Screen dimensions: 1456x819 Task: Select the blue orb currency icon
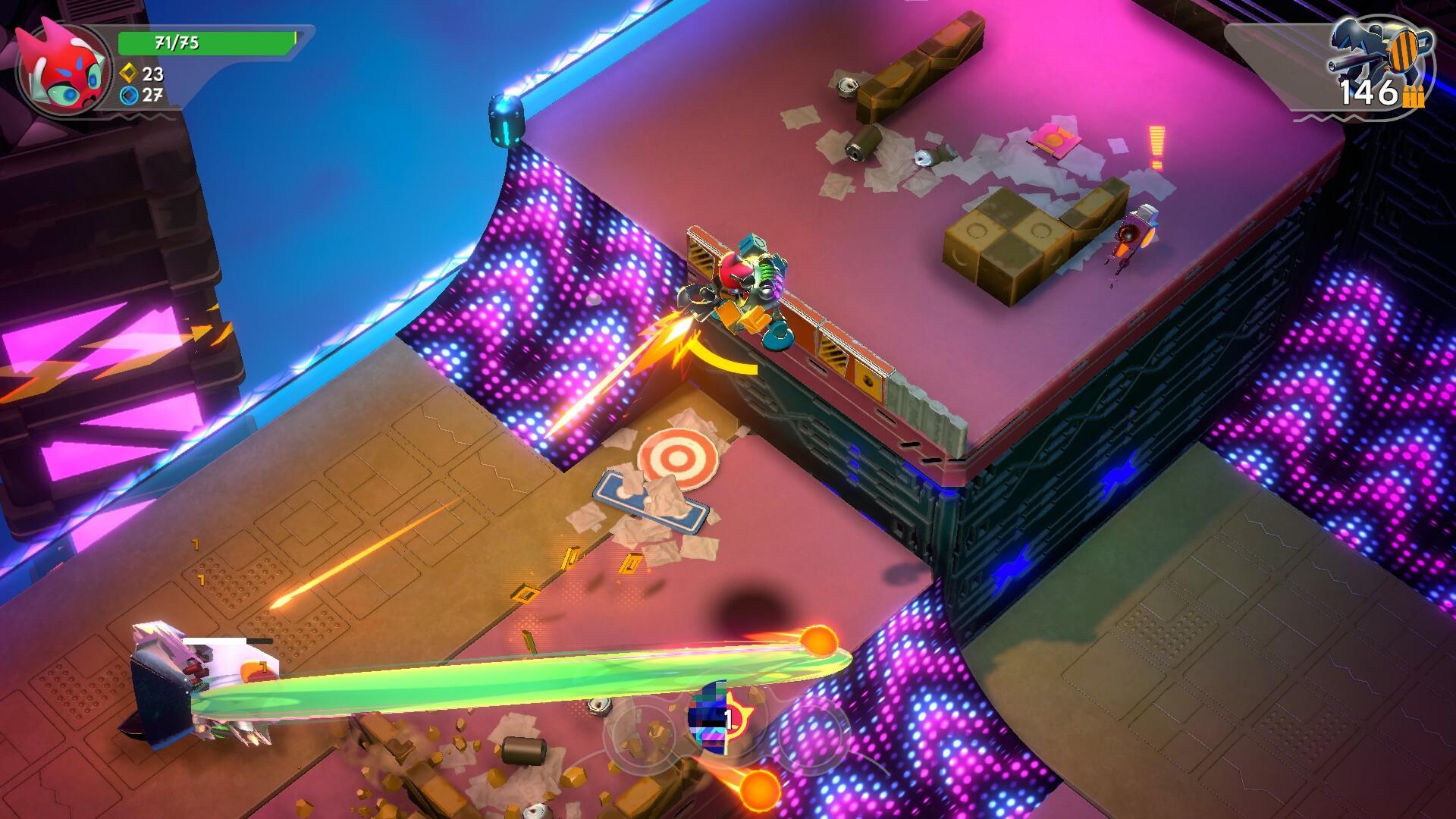click(x=129, y=96)
